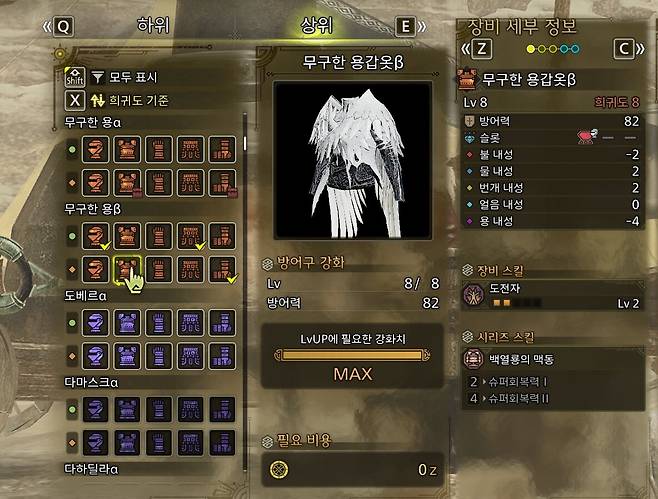Select the highlighted 무구한 용β chest armor
This screenshot has width=658, height=499.
click(128, 268)
